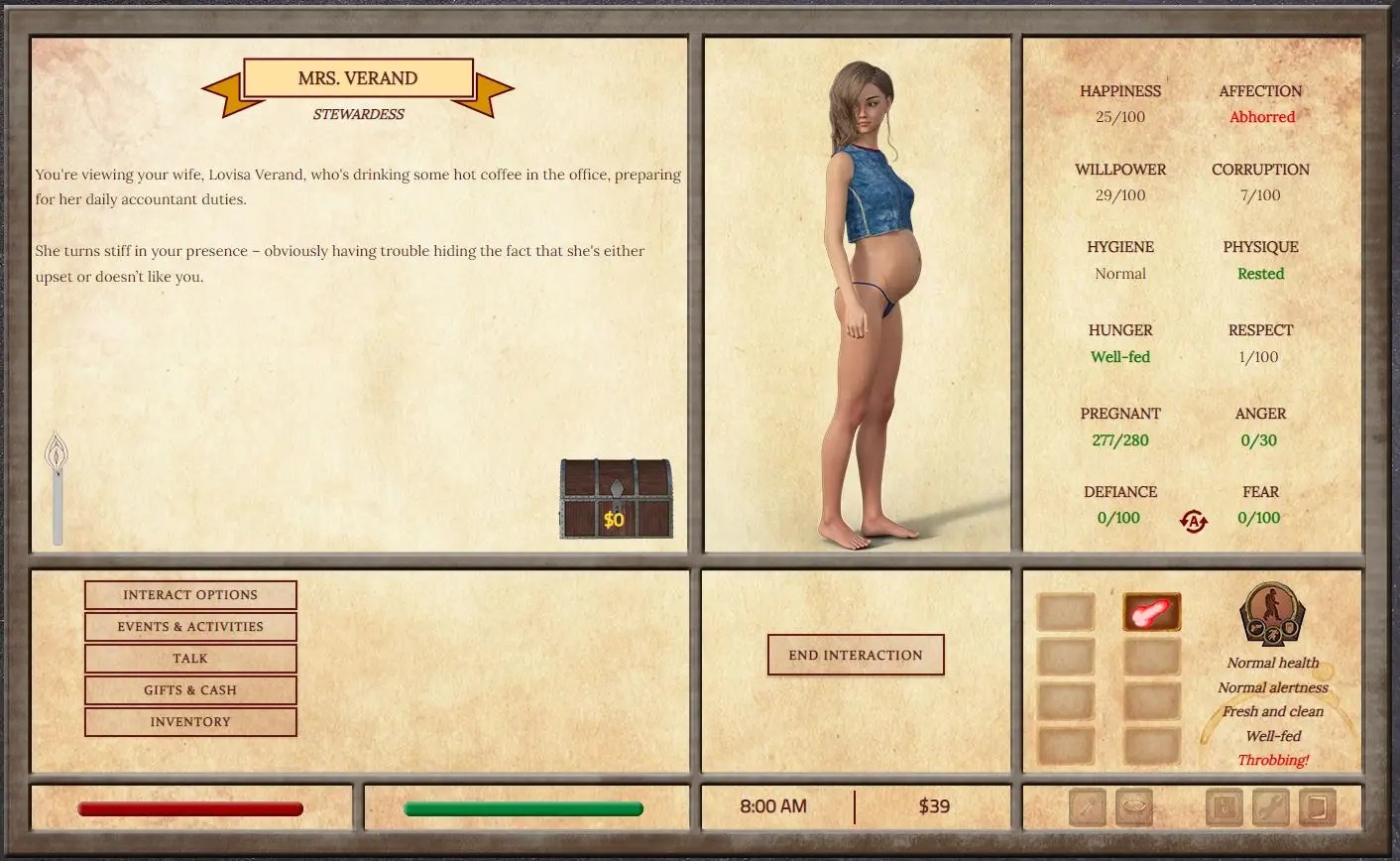
Task: Select the glowing red status effect slot
Action: [1151, 613]
